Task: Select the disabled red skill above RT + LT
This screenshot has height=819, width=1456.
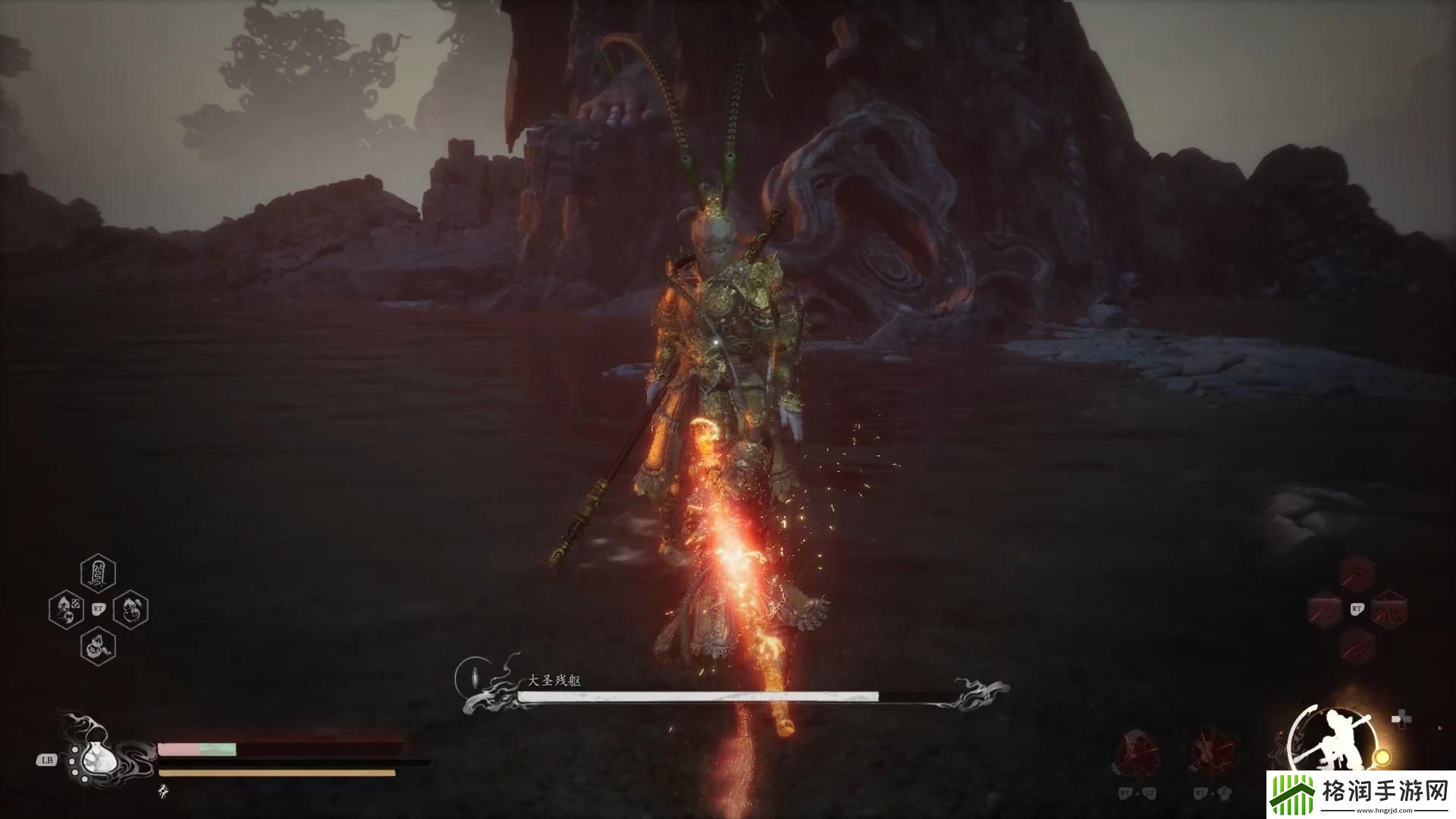Action: (1135, 752)
